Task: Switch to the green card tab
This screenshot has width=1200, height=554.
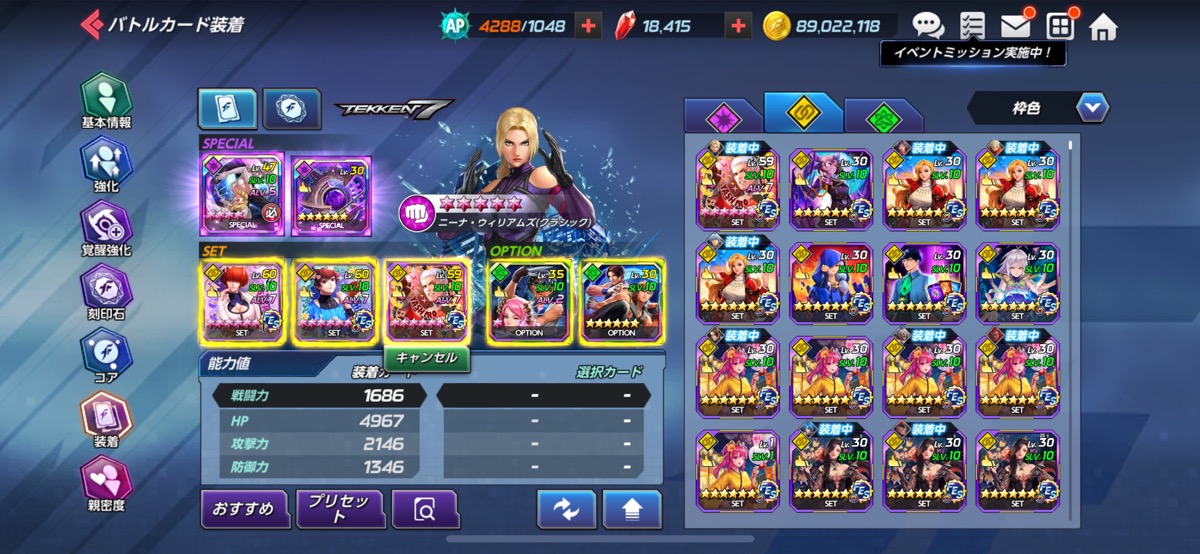Action: [x=882, y=116]
